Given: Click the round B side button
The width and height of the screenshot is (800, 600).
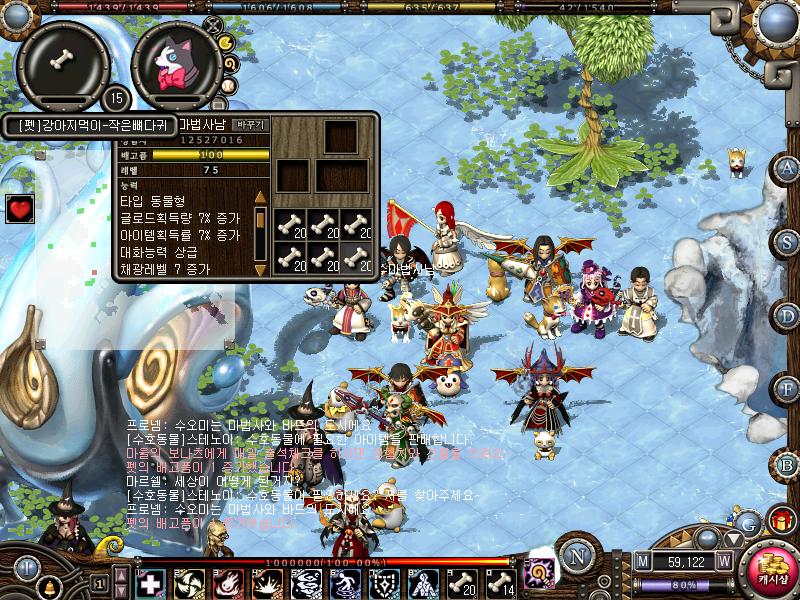Looking at the screenshot, I should (788, 464).
